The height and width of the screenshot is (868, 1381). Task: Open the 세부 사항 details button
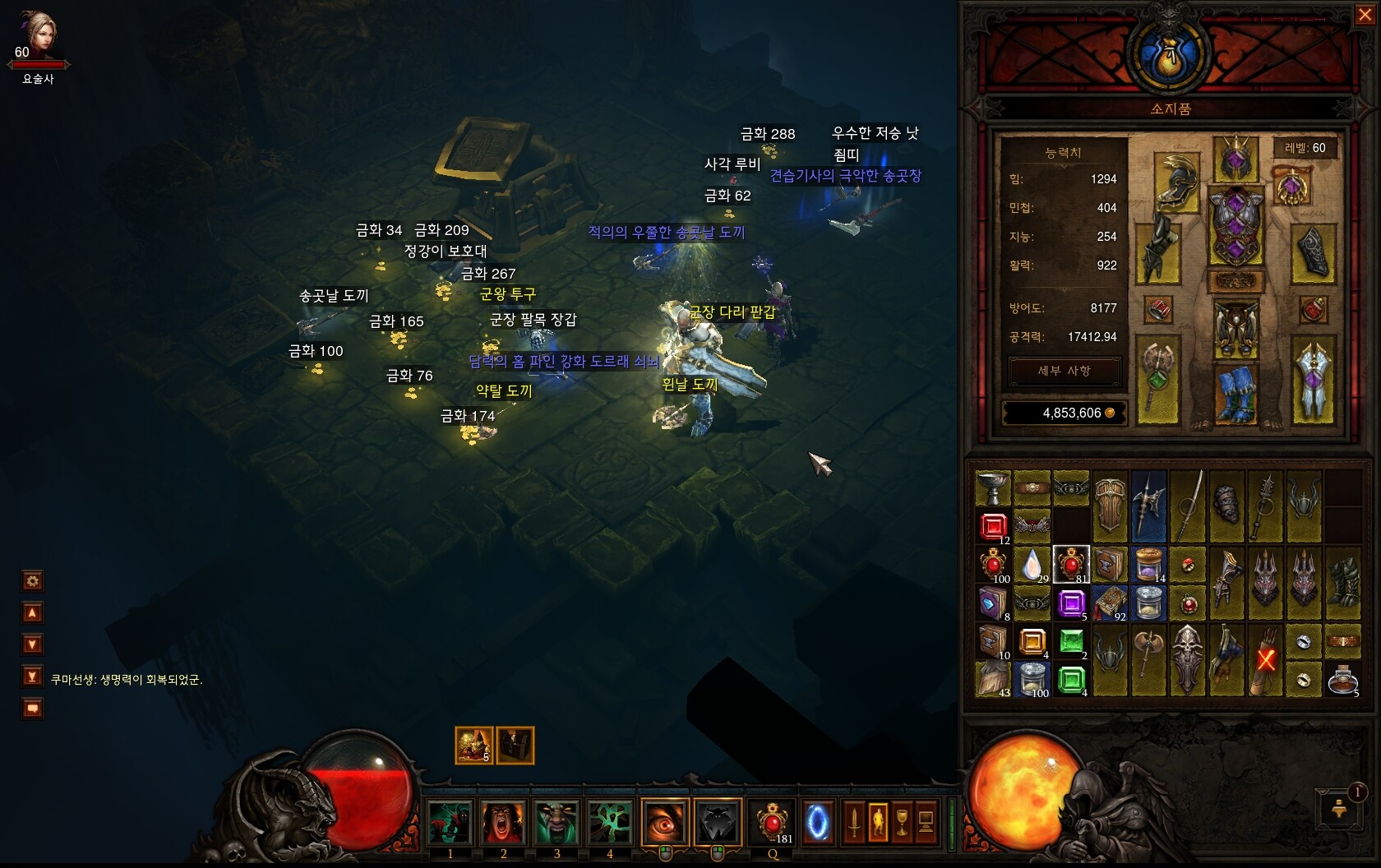tap(1064, 372)
